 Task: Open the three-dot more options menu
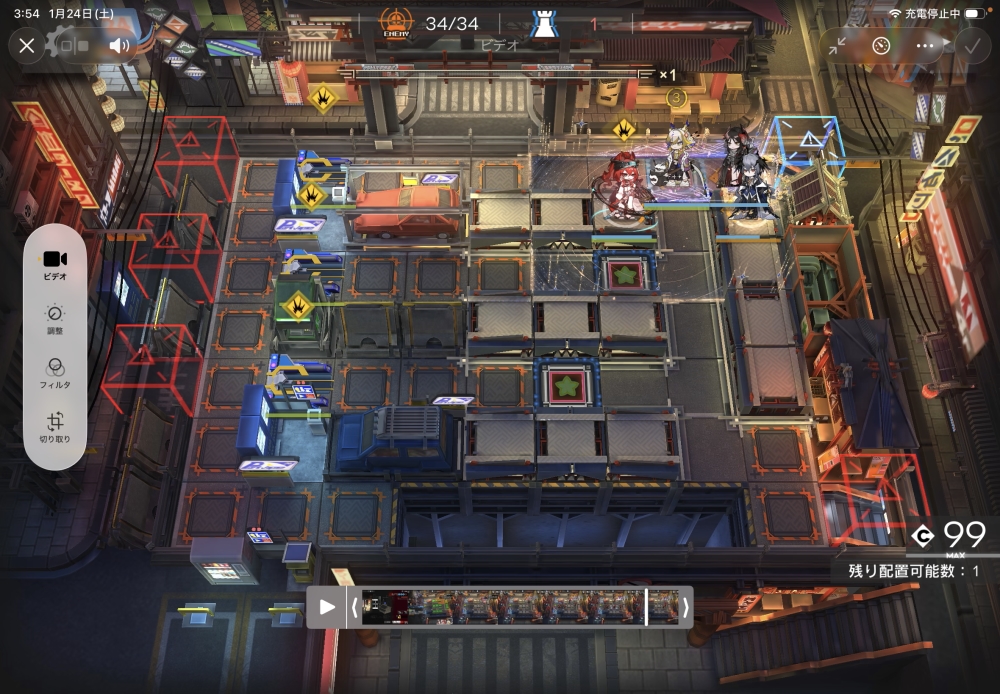click(924, 46)
